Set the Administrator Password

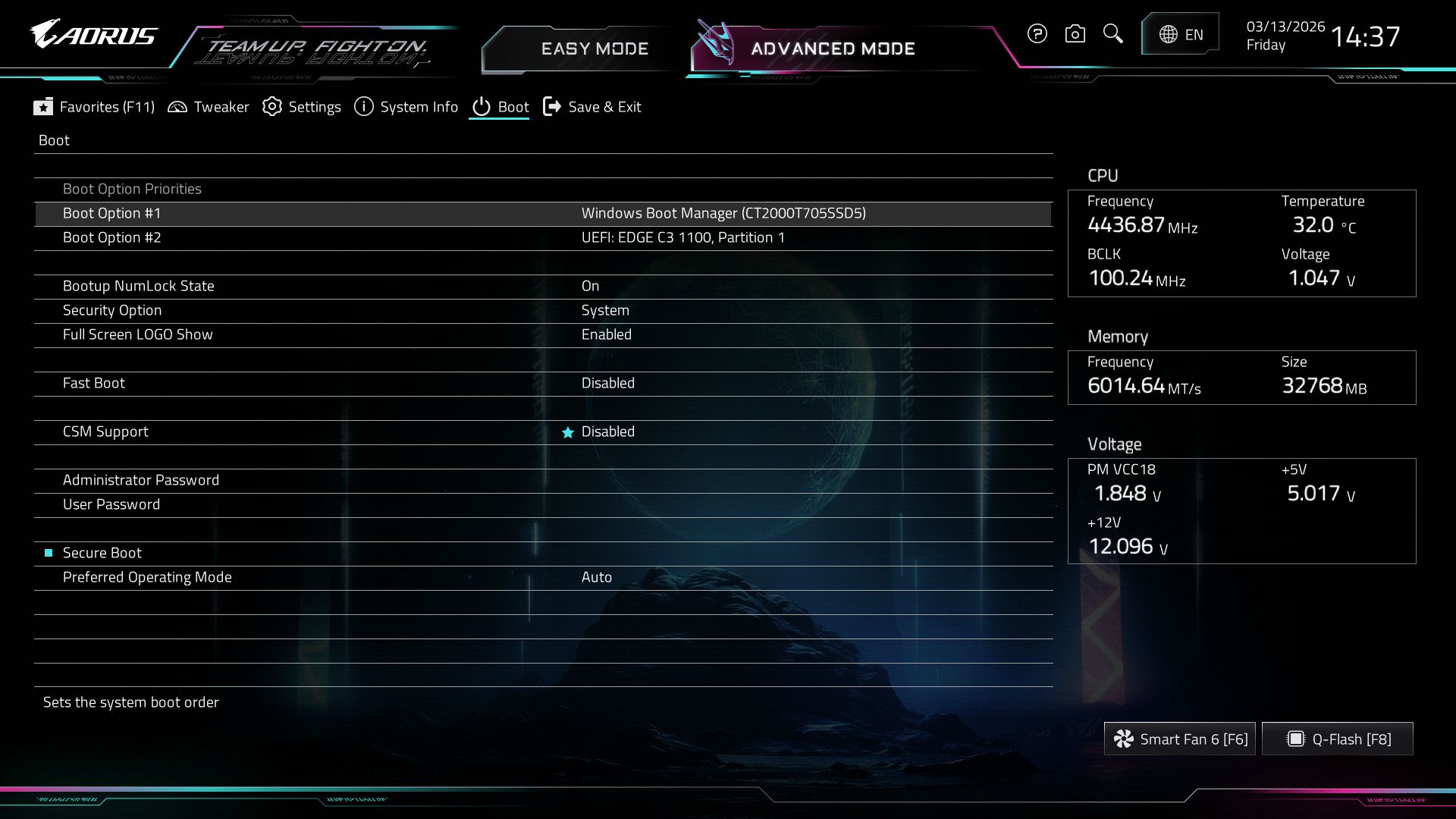[x=141, y=480]
